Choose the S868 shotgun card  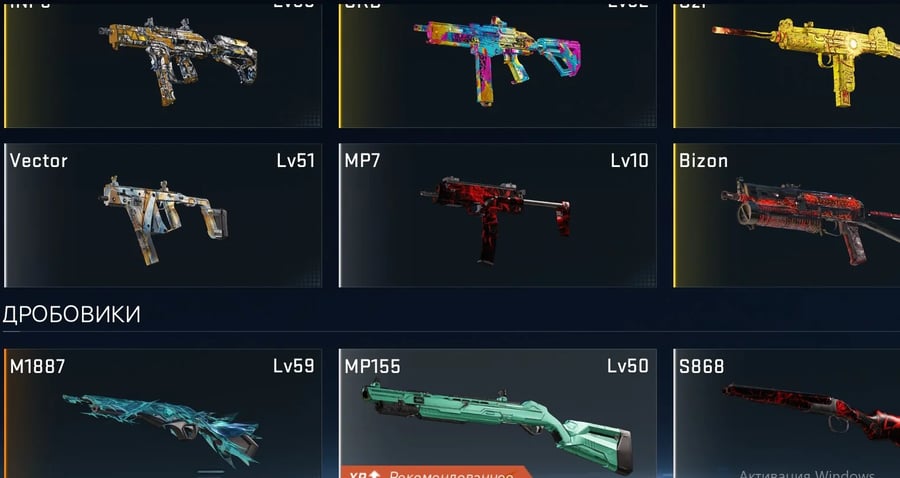(x=787, y=413)
